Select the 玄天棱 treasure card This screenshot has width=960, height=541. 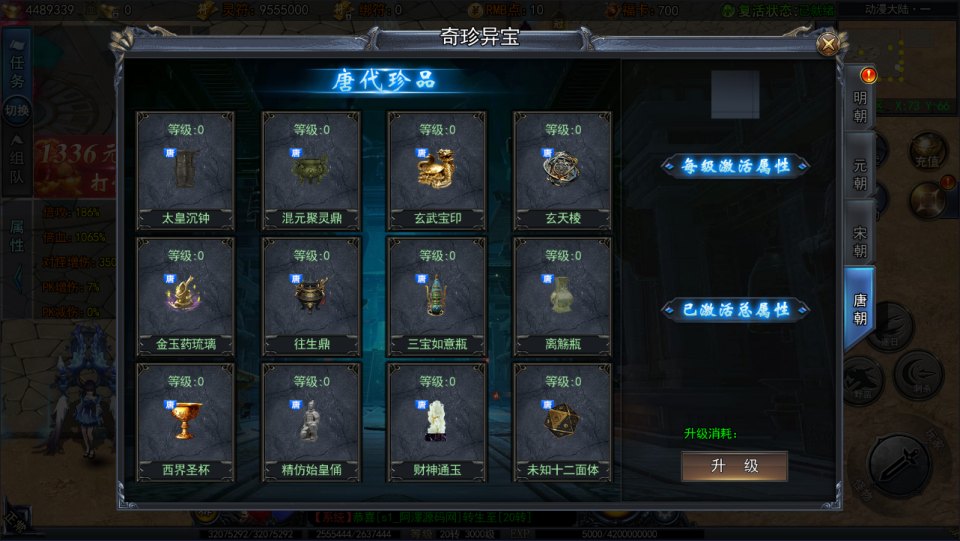[x=562, y=170]
